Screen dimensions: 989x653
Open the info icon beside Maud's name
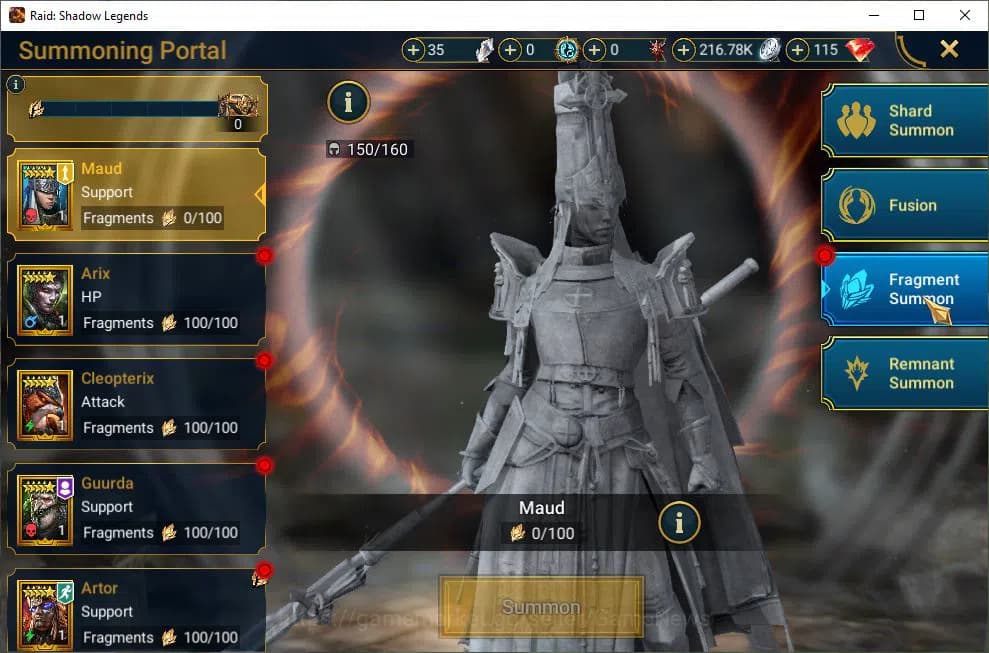[x=679, y=521]
